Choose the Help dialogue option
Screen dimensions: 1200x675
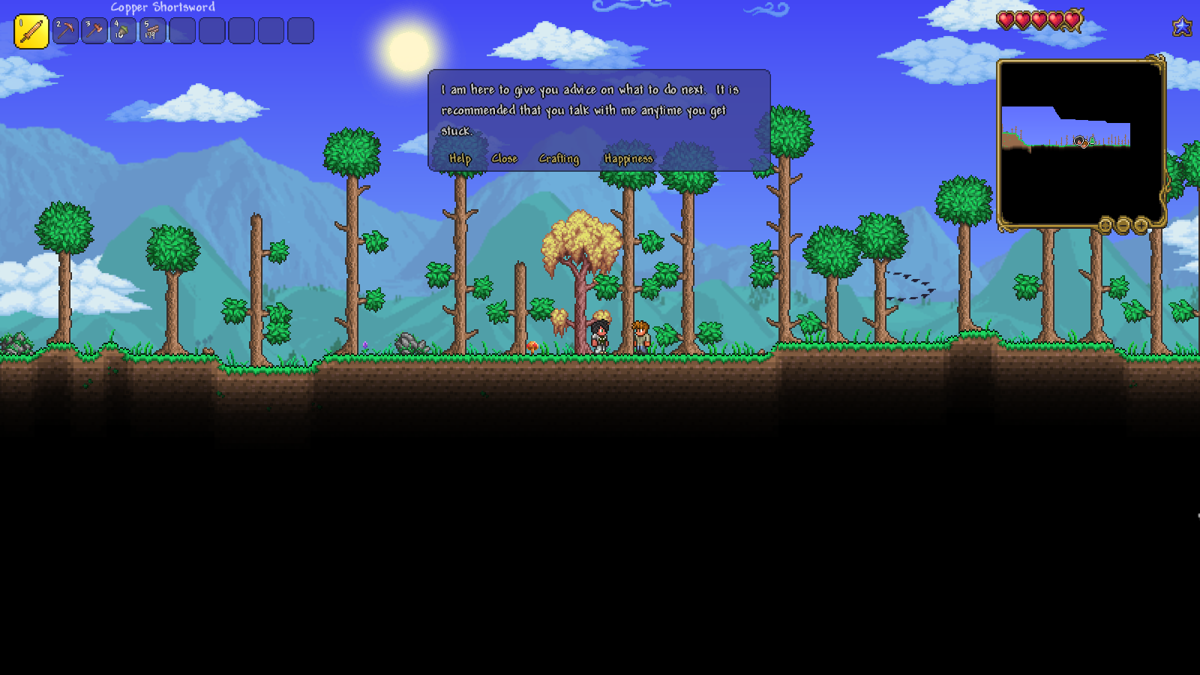tap(460, 159)
